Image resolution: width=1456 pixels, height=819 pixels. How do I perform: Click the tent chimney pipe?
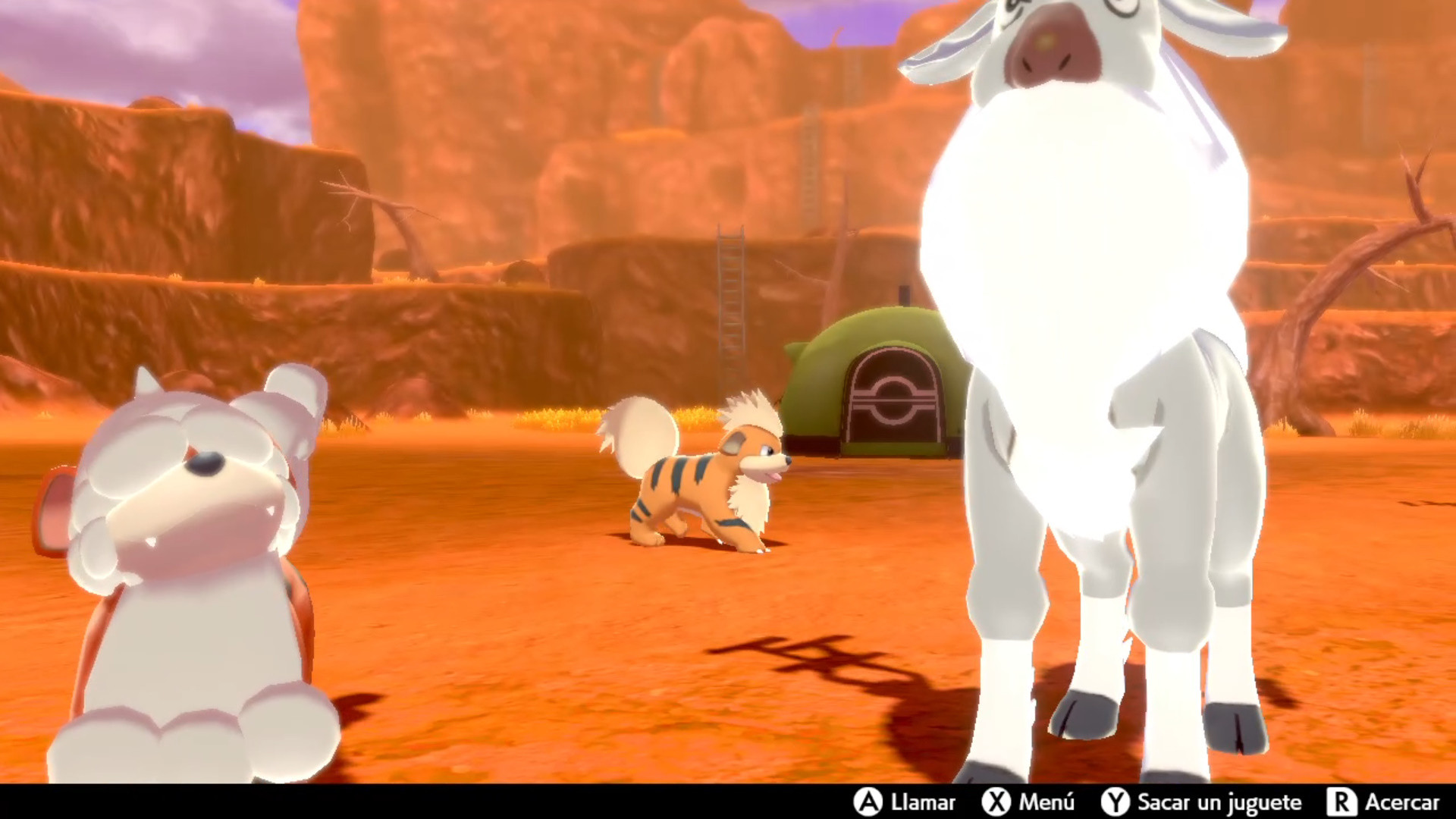[x=905, y=296]
